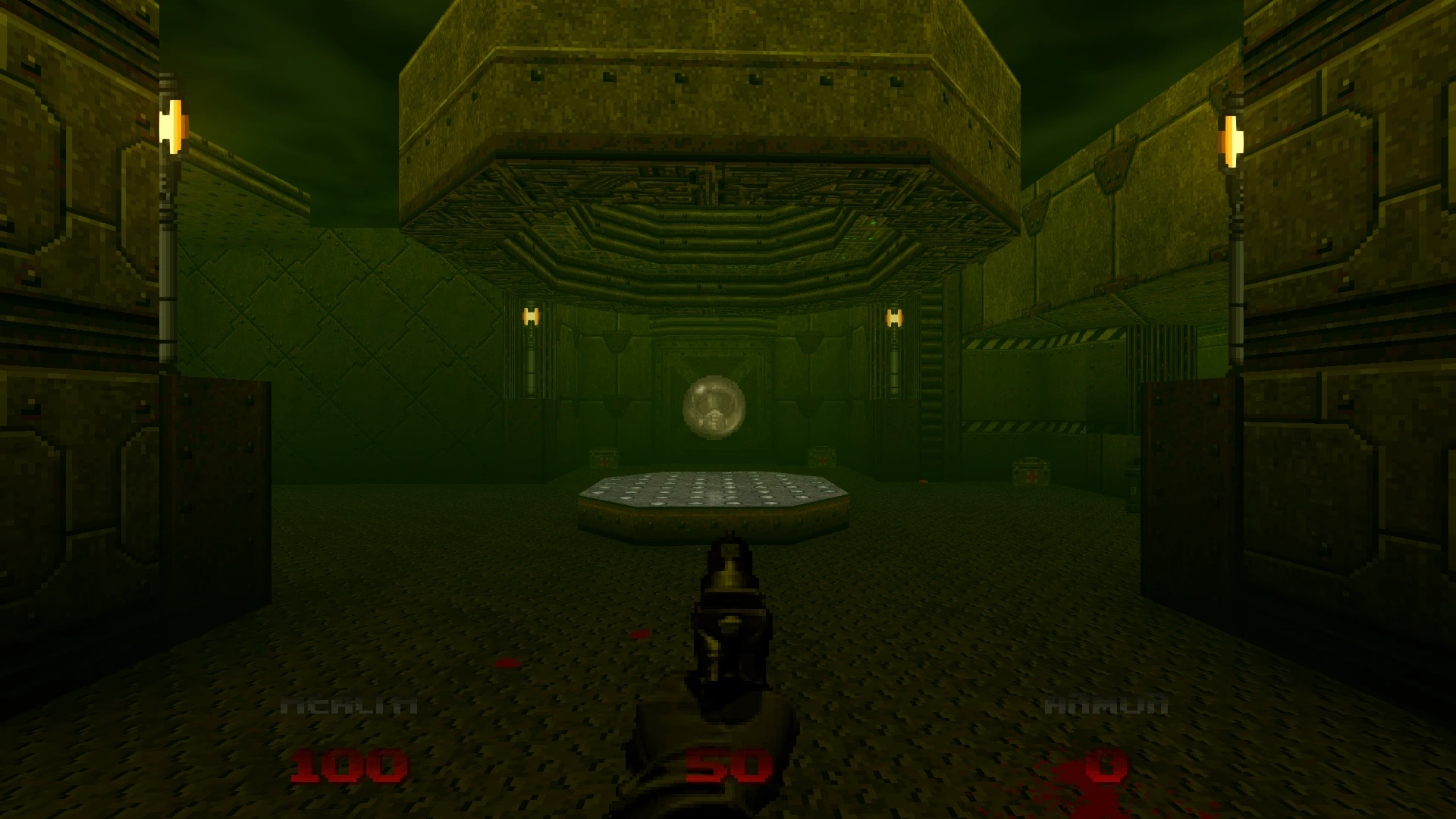The height and width of the screenshot is (819, 1456).
Task: Click the Soulsphere on the far wall
Action: (714, 407)
